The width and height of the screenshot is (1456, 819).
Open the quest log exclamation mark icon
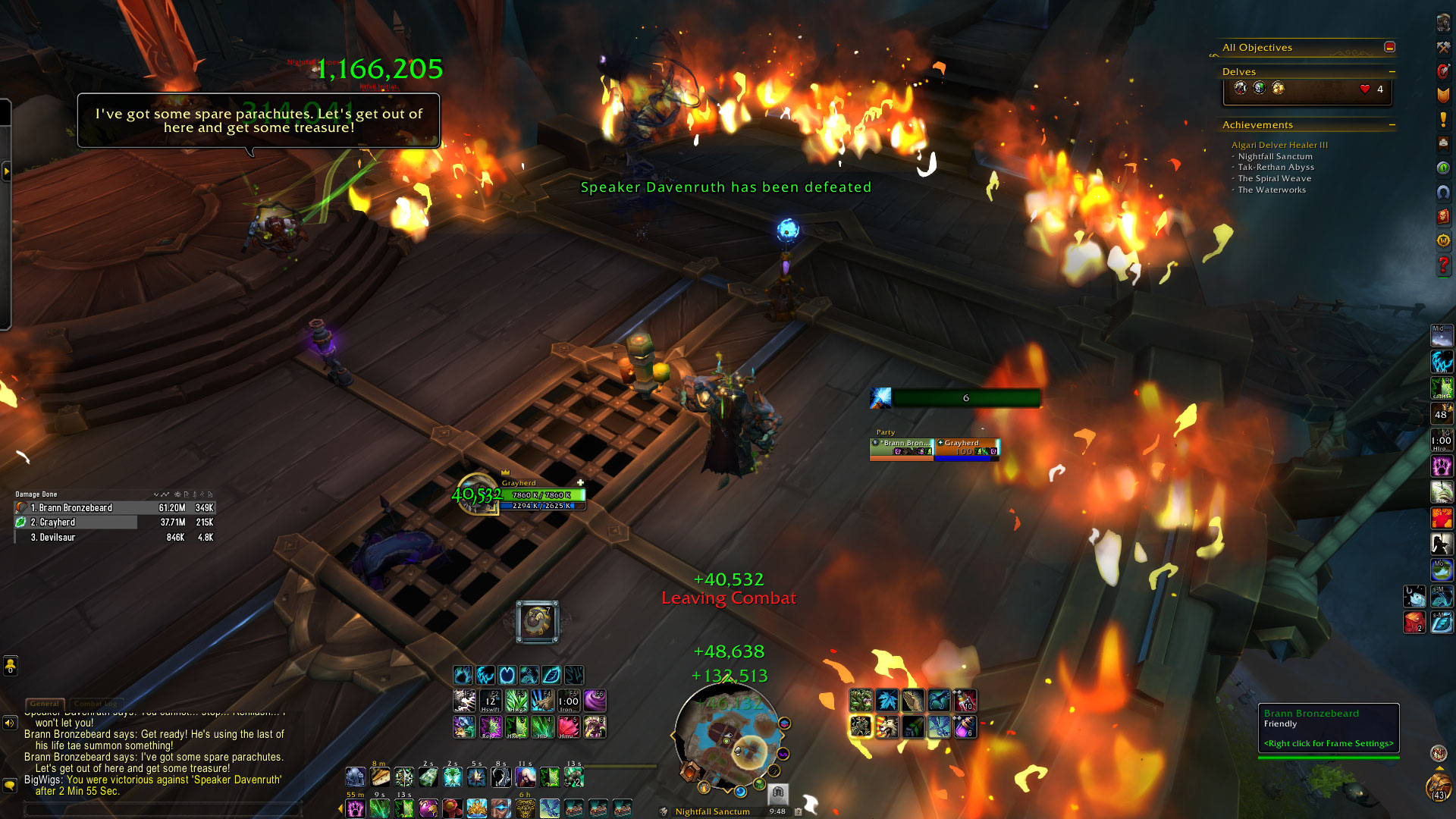[1442, 120]
